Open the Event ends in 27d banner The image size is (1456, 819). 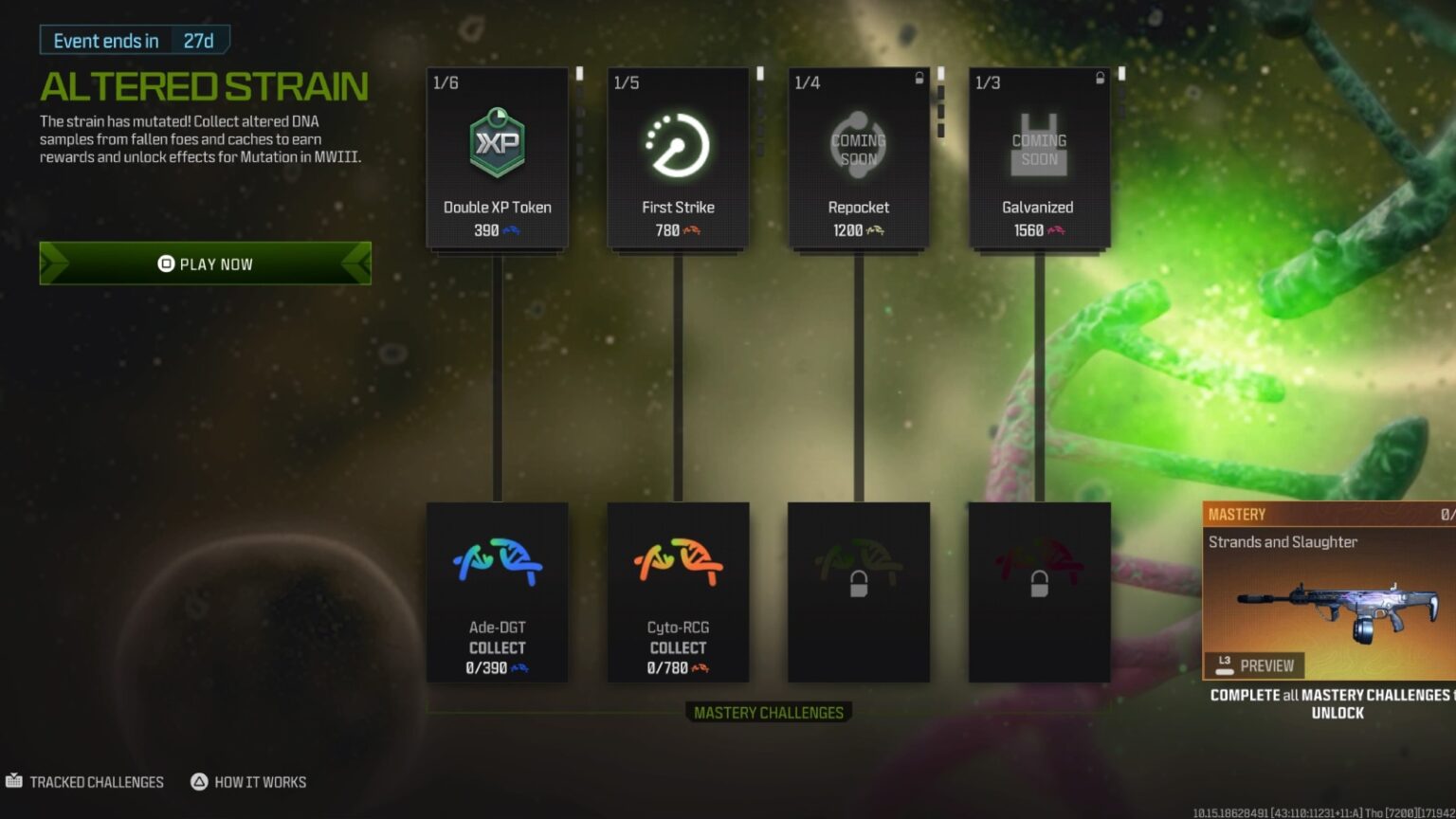[x=133, y=40]
